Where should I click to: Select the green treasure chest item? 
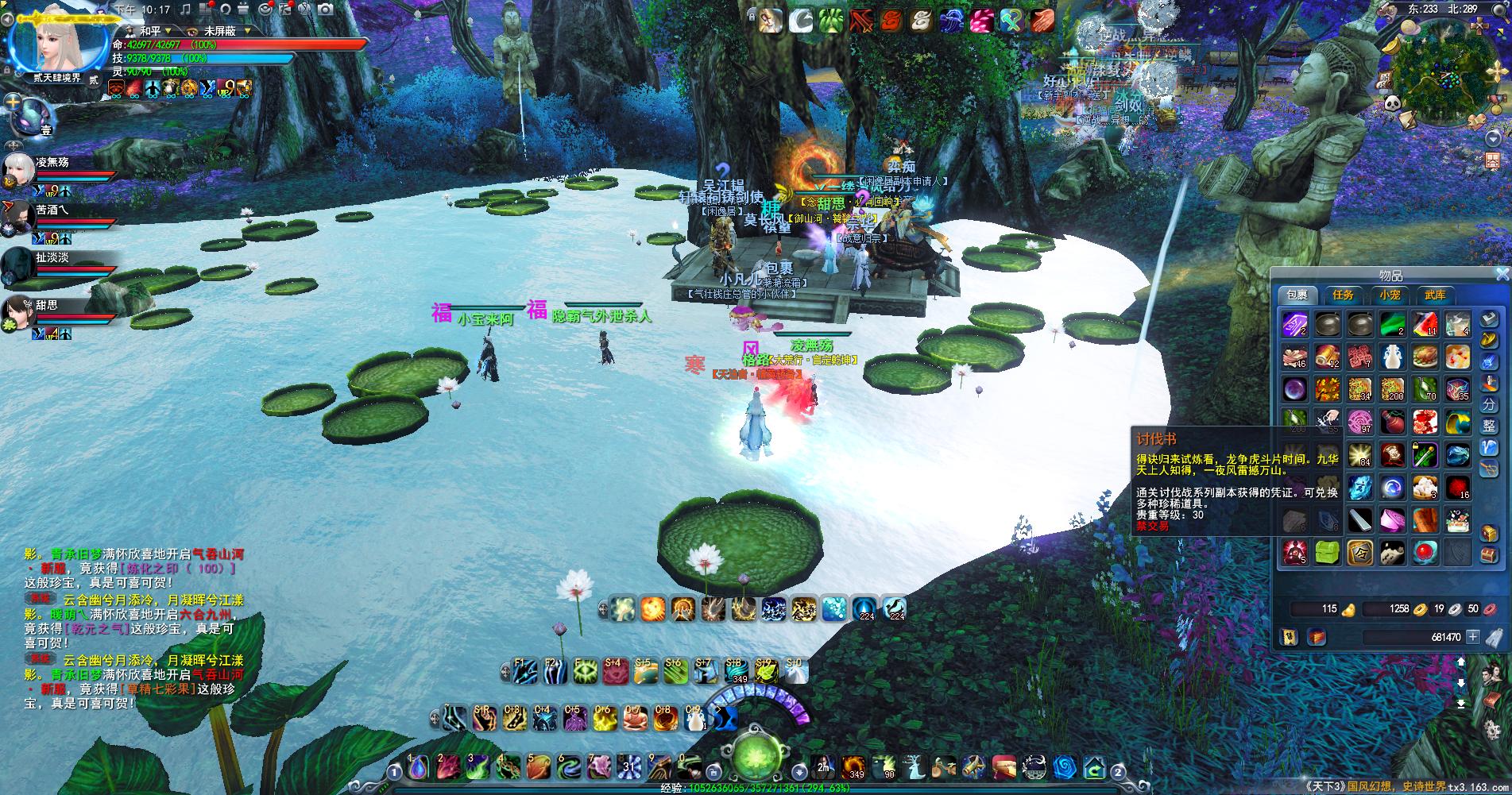coord(1327,553)
